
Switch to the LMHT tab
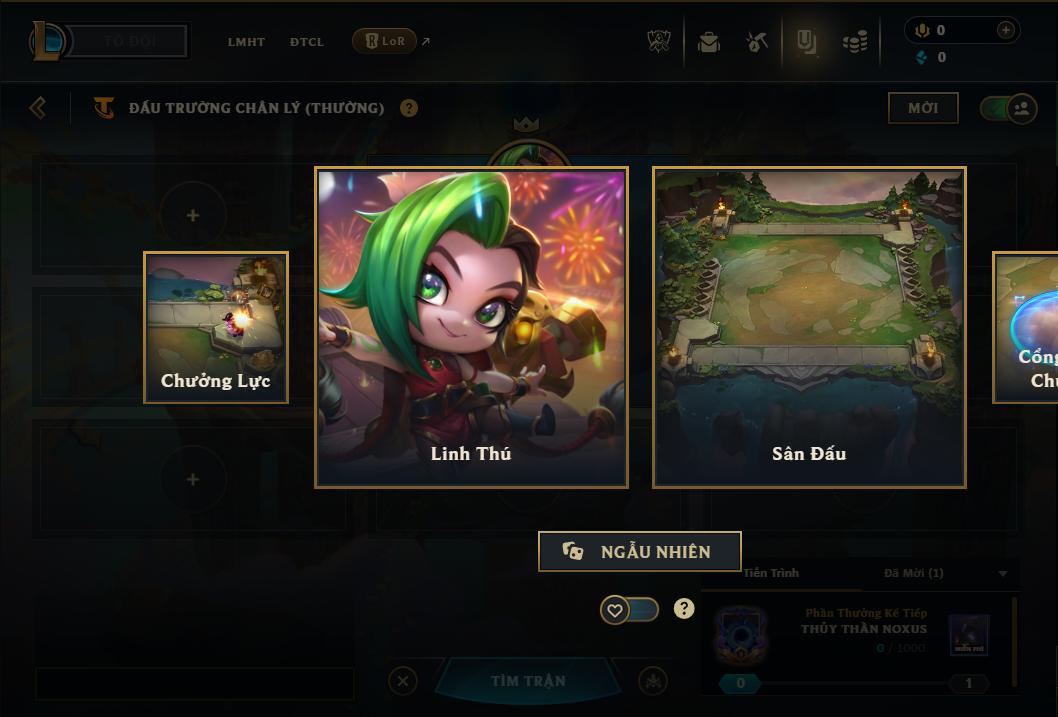point(246,42)
